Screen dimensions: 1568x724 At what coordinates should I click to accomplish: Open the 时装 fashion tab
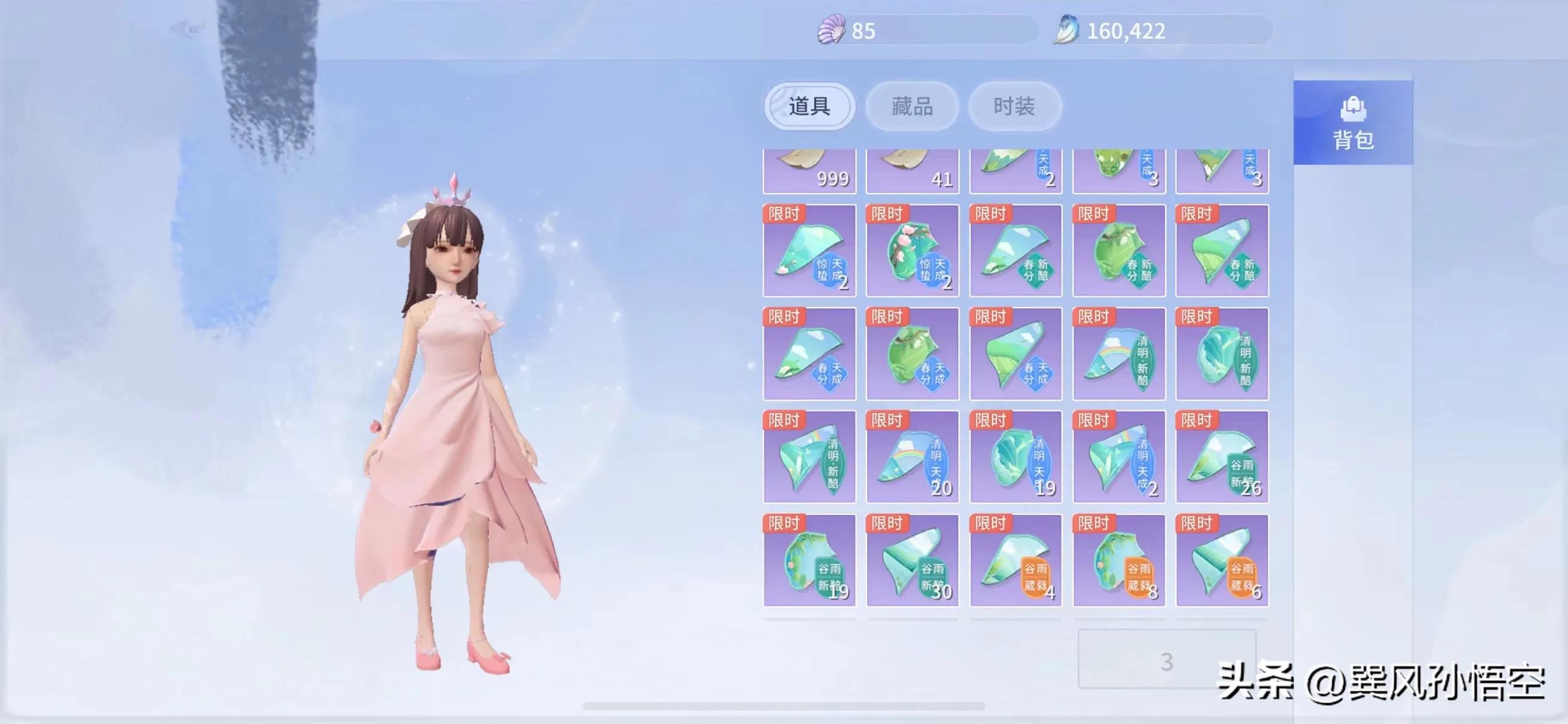click(1014, 106)
